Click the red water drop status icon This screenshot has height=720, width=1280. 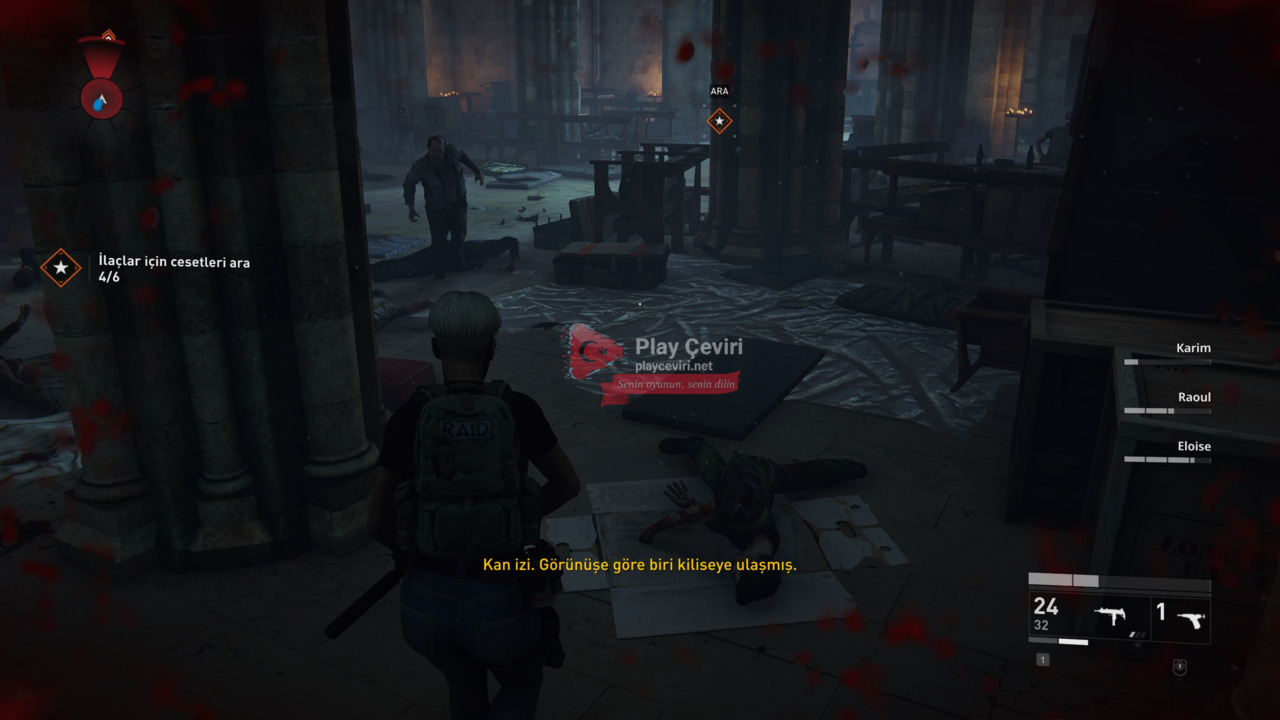pyautogui.click(x=101, y=99)
